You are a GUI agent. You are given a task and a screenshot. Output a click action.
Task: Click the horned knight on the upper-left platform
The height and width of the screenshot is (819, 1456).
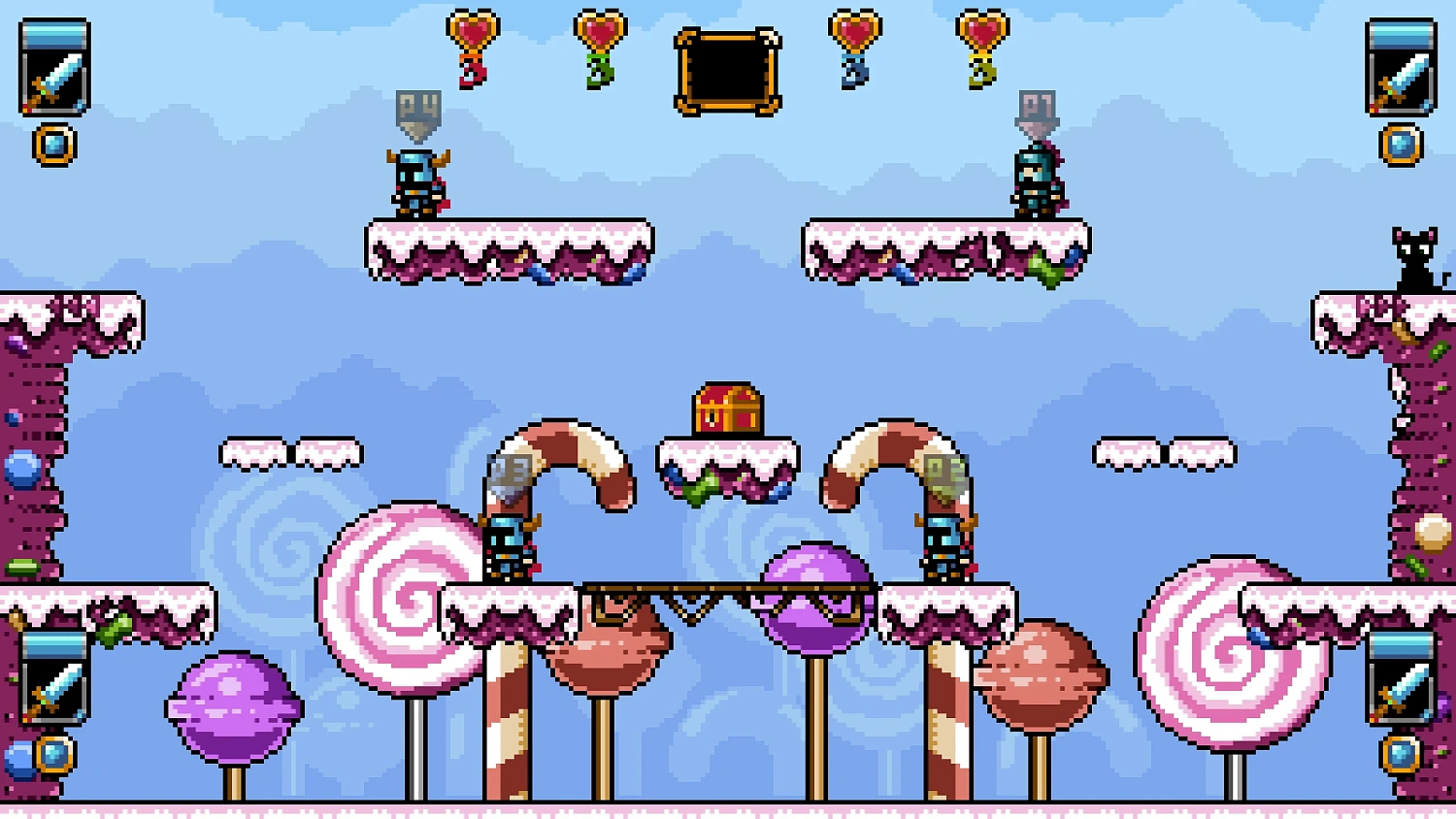(x=415, y=180)
